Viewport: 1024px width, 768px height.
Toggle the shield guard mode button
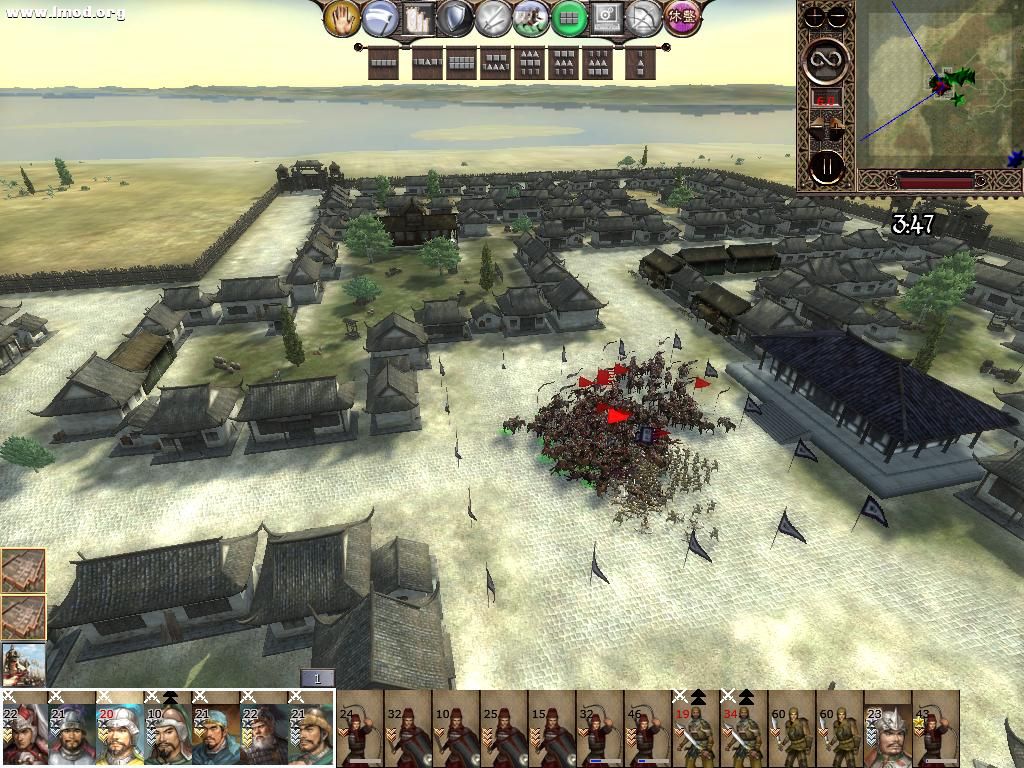coord(455,18)
